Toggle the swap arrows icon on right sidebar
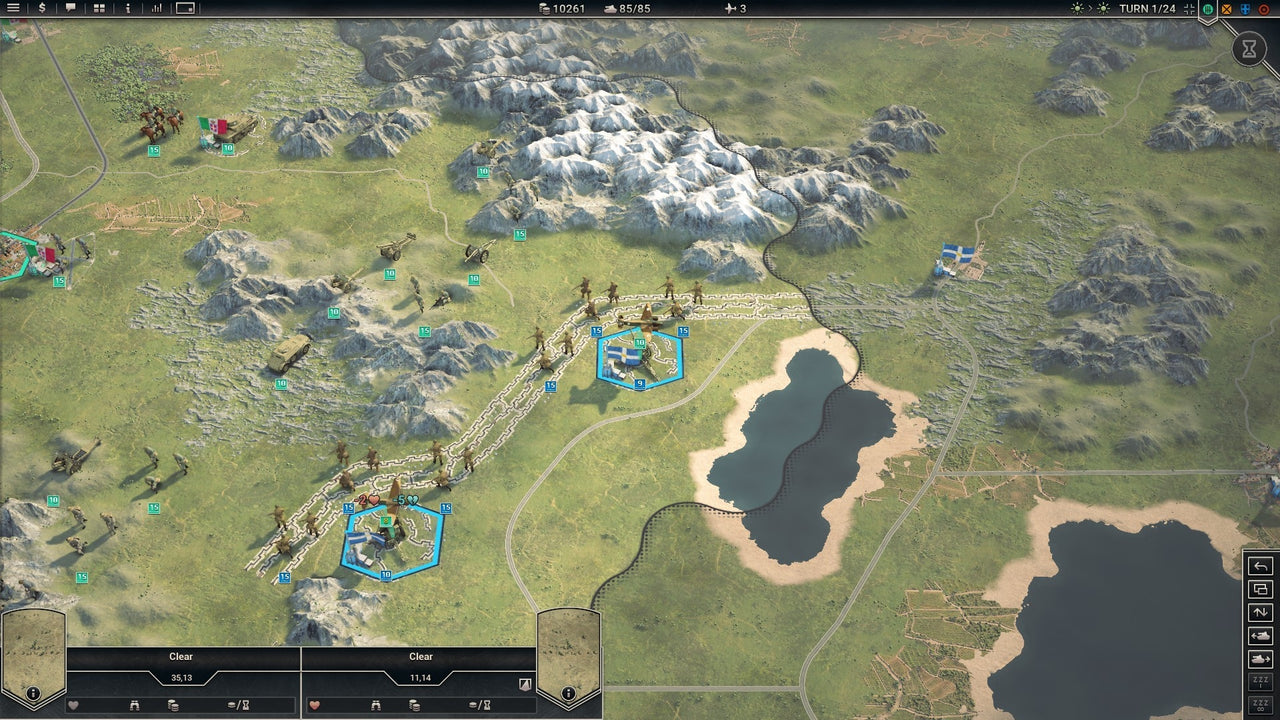This screenshot has width=1280, height=720. (1260, 612)
